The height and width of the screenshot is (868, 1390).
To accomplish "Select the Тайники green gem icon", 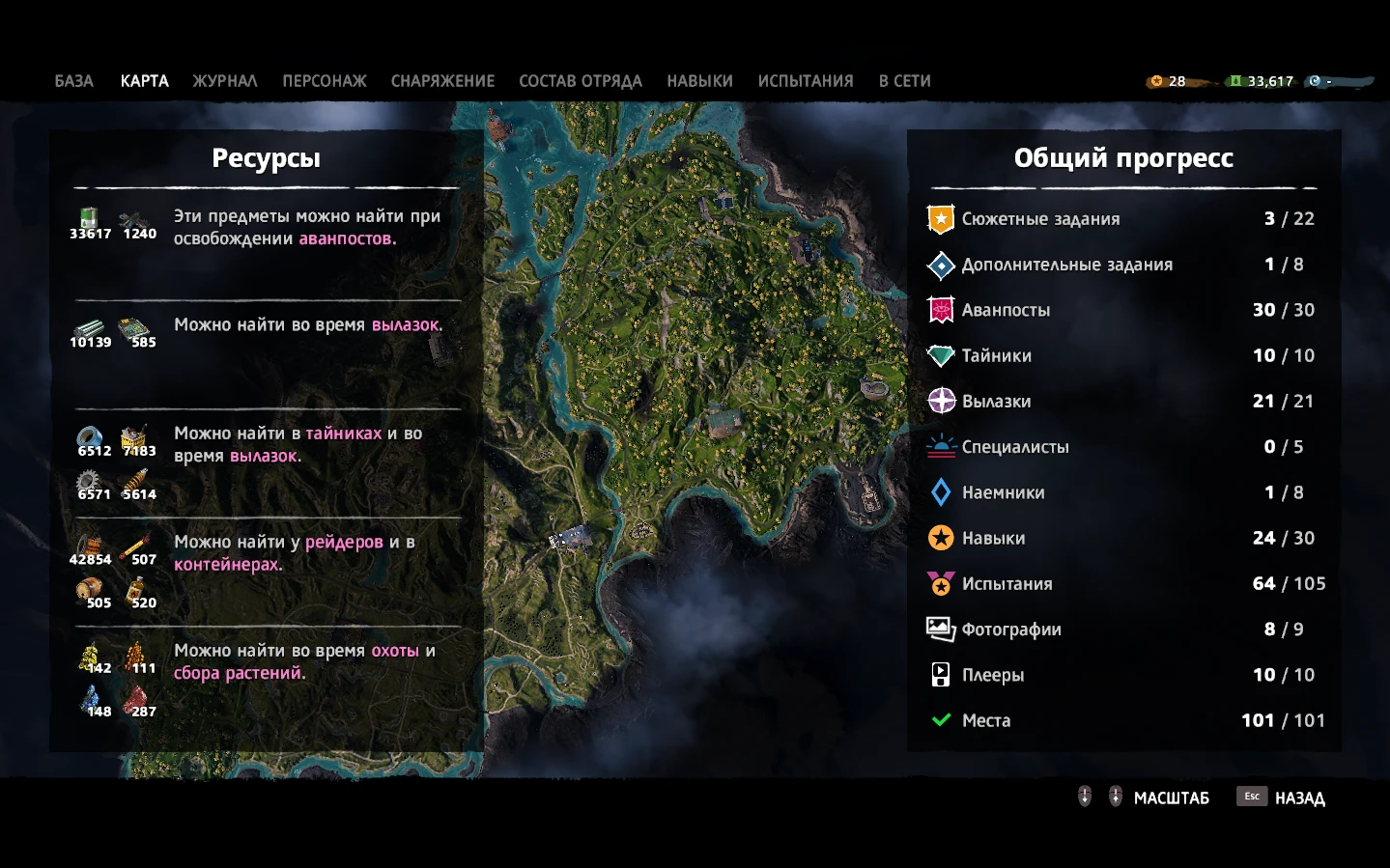I will tap(940, 354).
